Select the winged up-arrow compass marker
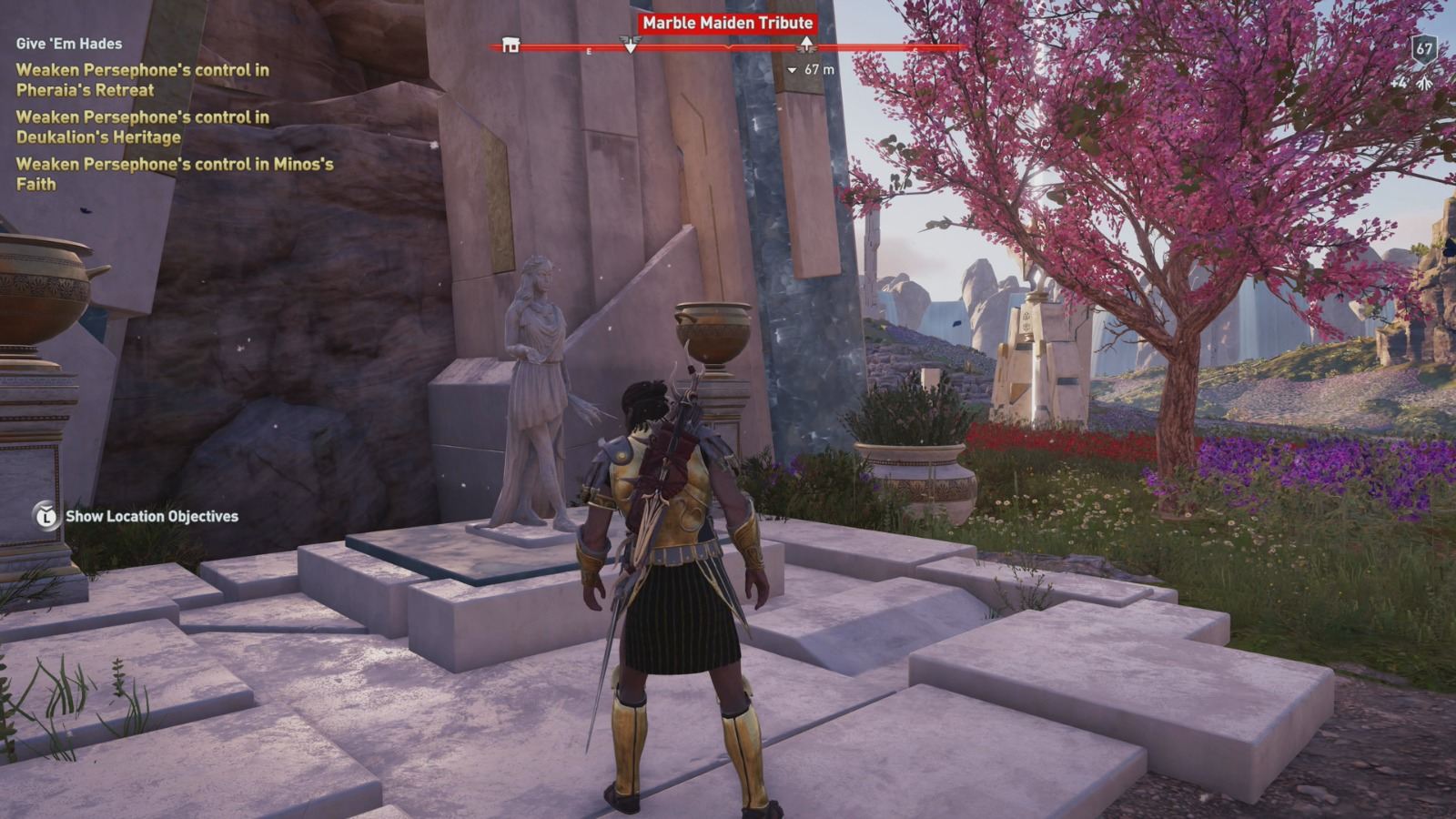The height and width of the screenshot is (819, 1456). click(806, 44)
